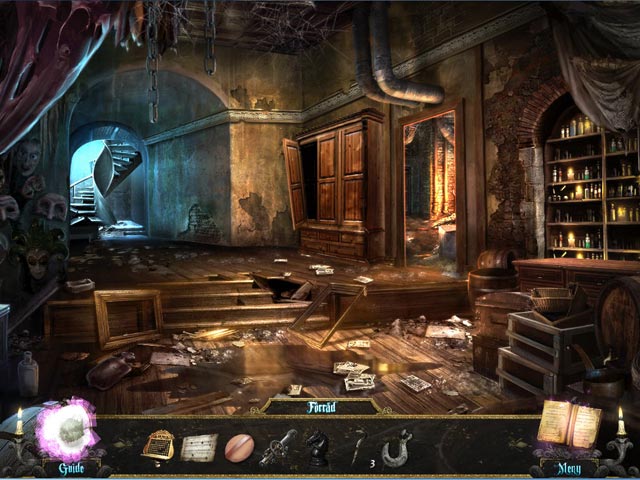Choose the metal valve tool item

tap(278, 446)
